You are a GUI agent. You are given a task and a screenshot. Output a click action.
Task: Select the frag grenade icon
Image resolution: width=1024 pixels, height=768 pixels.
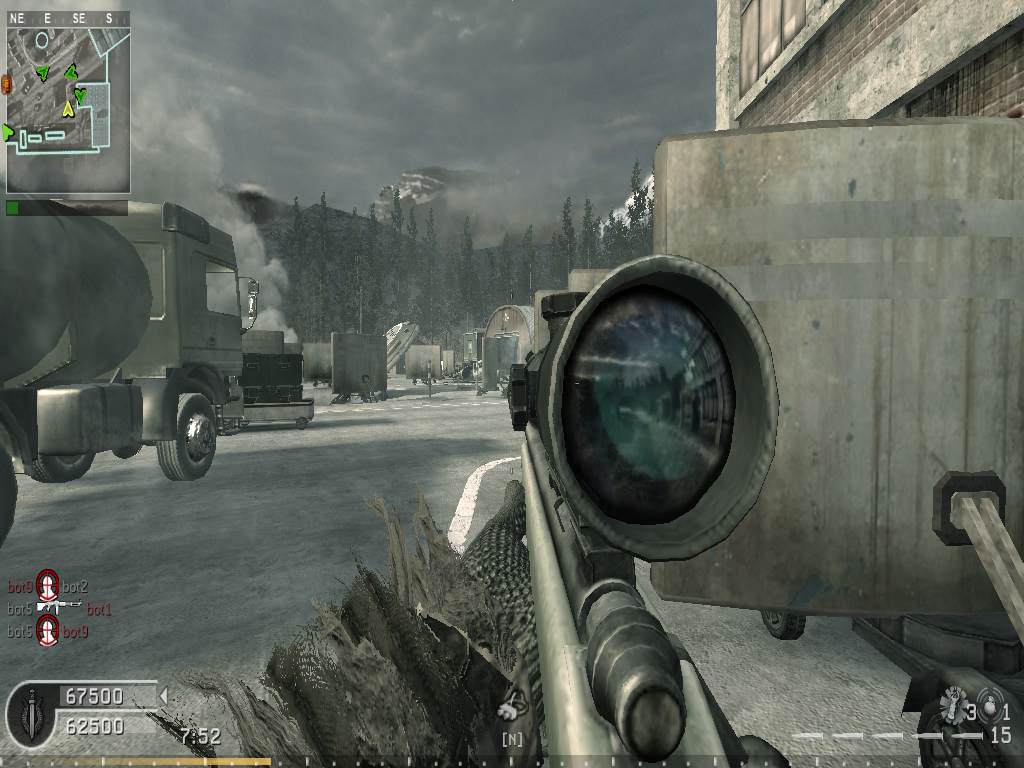(x=951, y=704)
